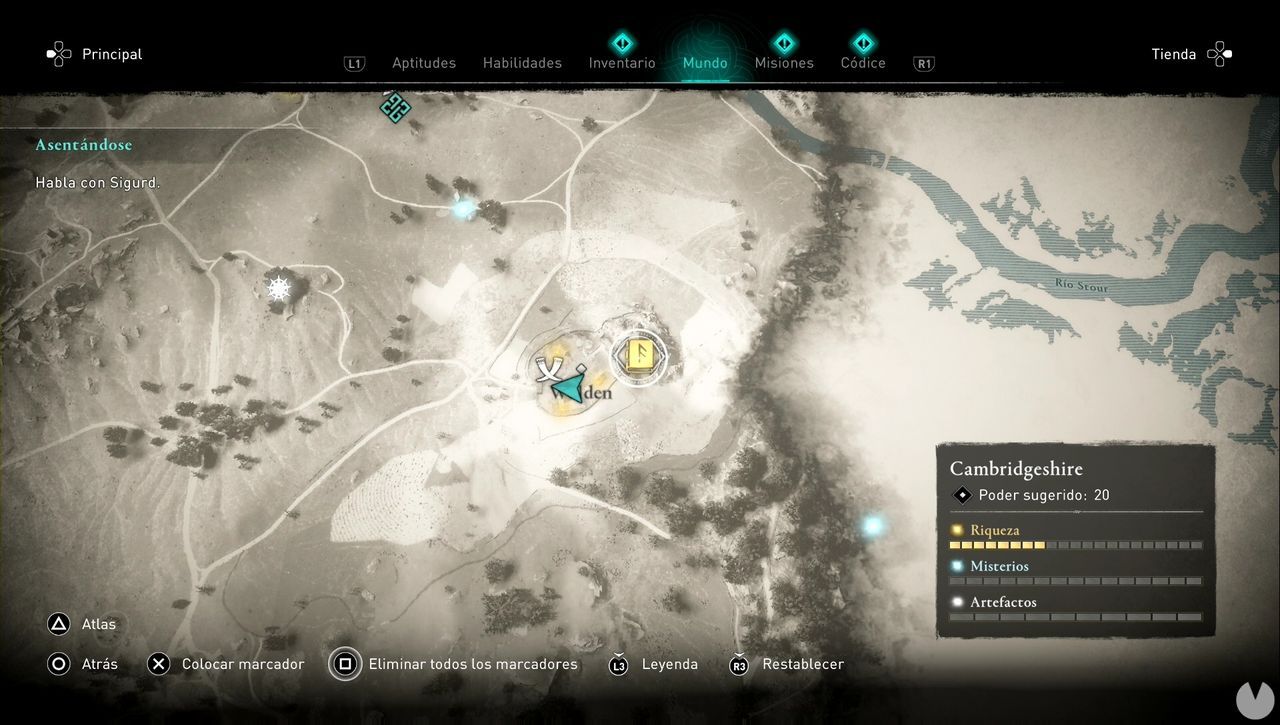
Task: Open the Habilidades tab
Action: click(x=522, y=63)
